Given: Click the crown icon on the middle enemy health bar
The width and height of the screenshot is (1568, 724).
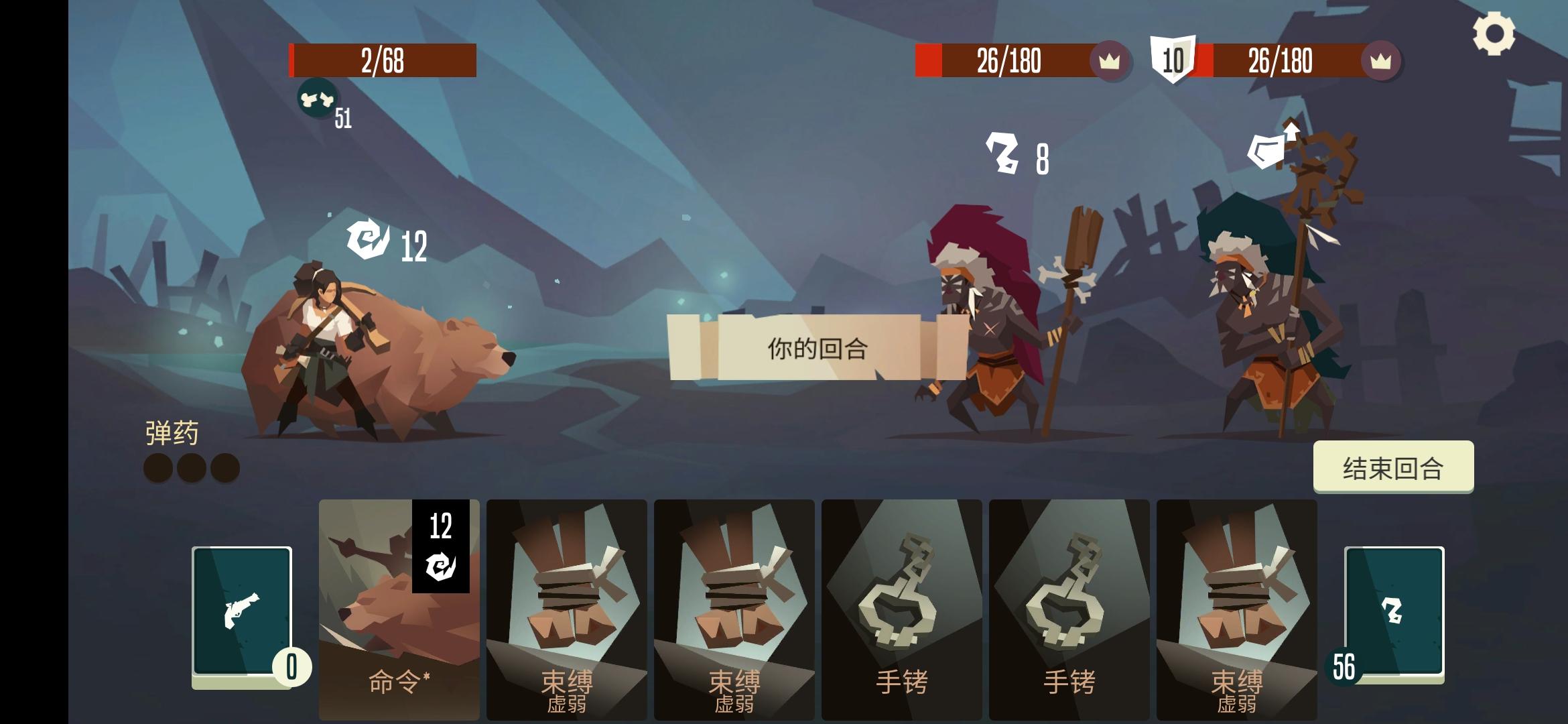Looking at the screenshot, I should 1109,60.
